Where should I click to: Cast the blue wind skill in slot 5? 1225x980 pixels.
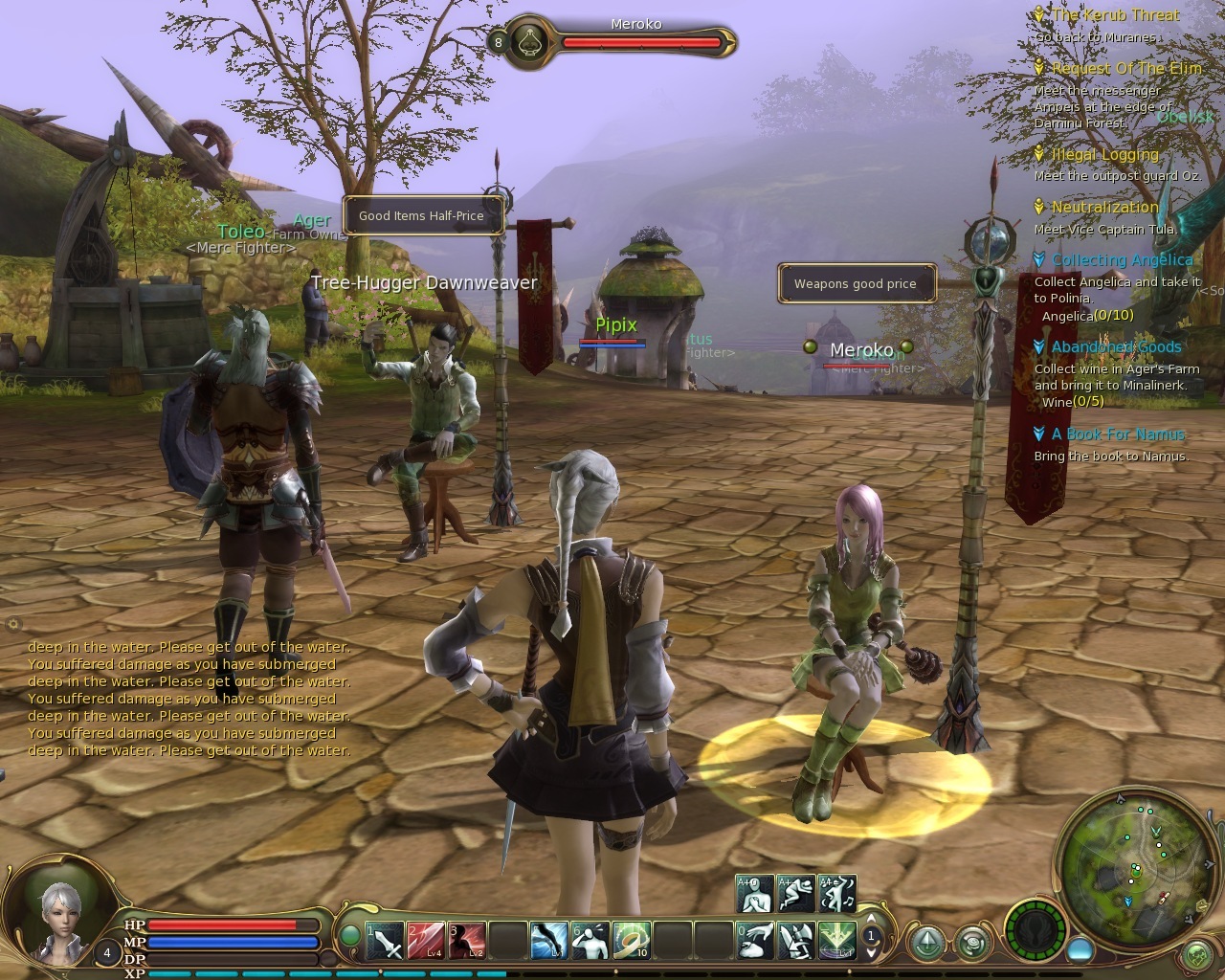click(x=549, y=941)
